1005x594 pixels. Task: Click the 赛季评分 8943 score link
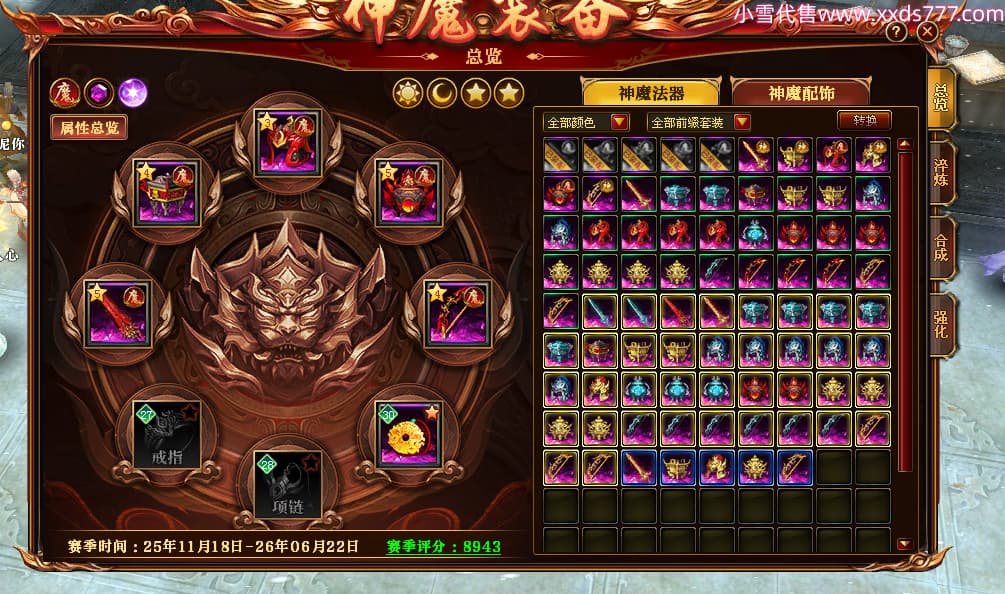[x=443, y=547]
